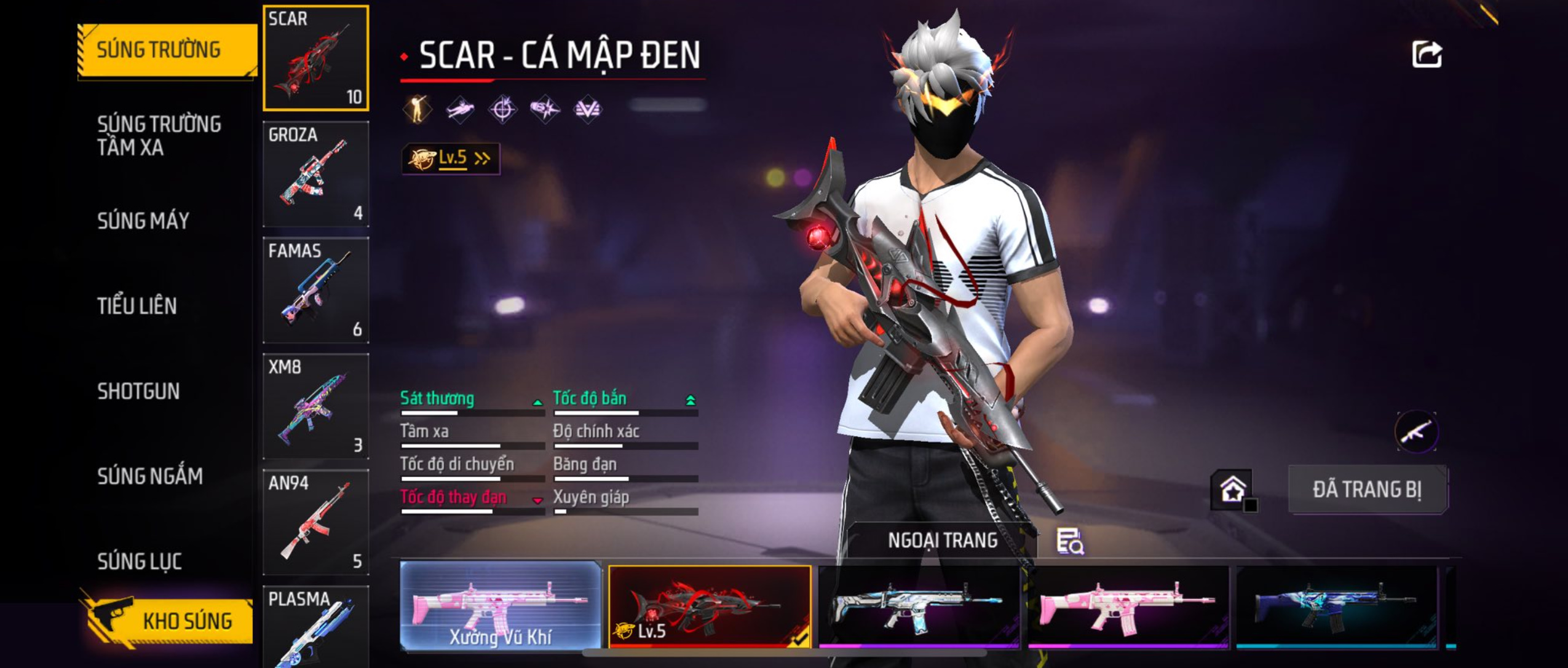The width and height of the screenshot is (1568, 668).
Task: Select the Lv.5 black shark skin
Action: pos(710,606)
